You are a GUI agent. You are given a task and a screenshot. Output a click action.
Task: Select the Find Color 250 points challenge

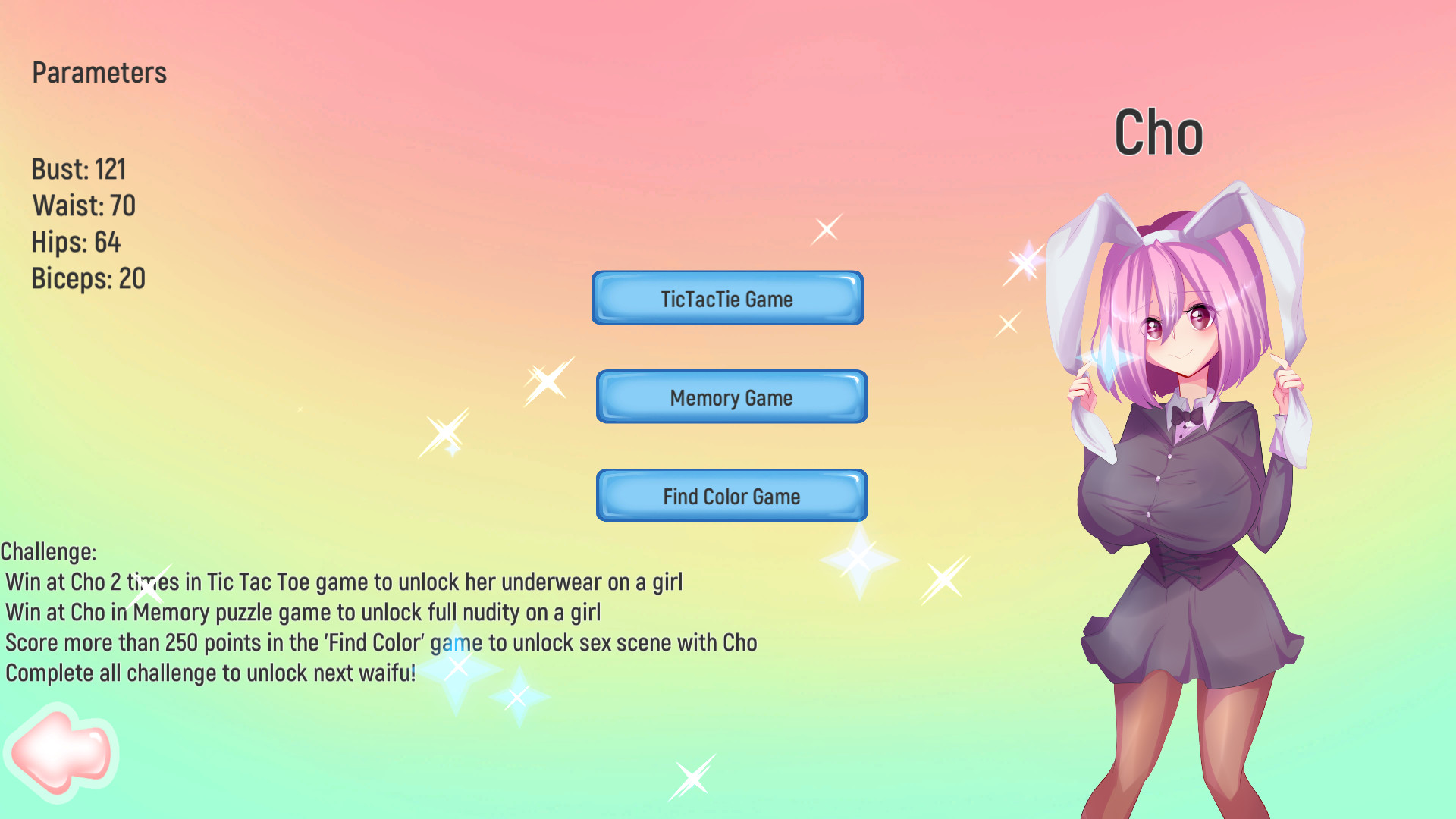pos(379,642)
